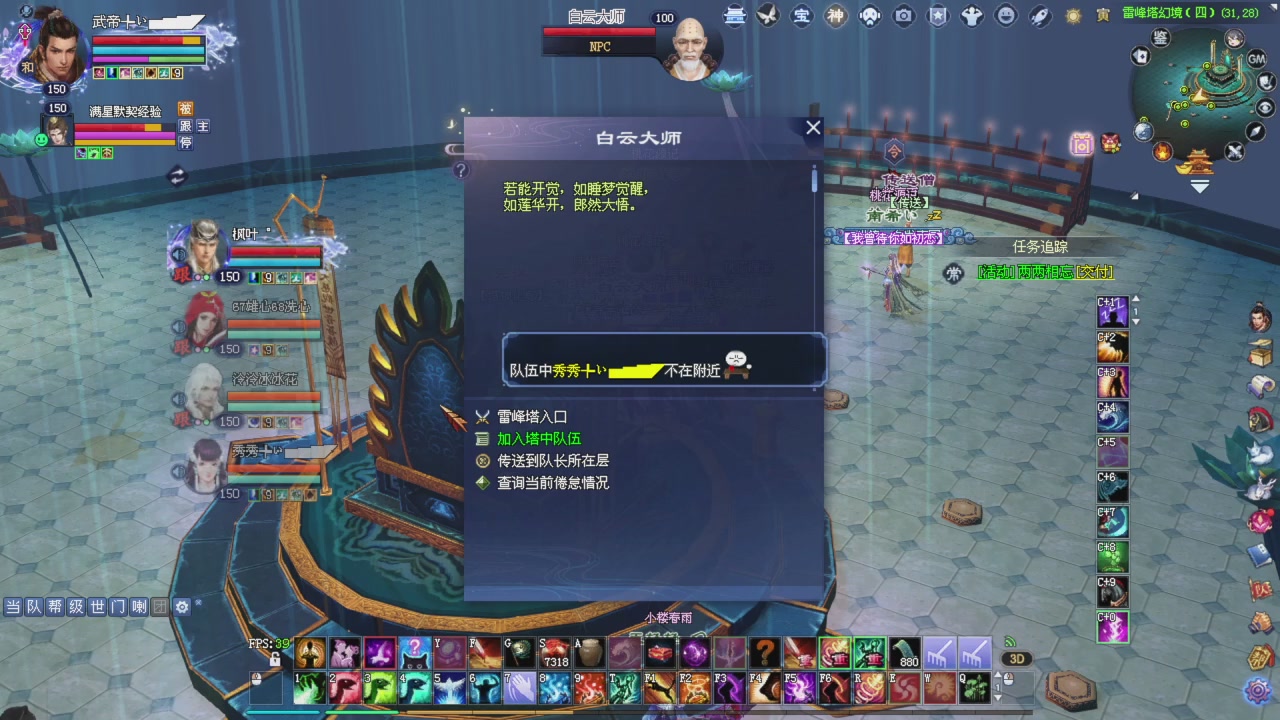This screenshot has height=720, width=1280.
Task: Open the 宝 (treasure) icon in top bar
Action: click(801, 16)
